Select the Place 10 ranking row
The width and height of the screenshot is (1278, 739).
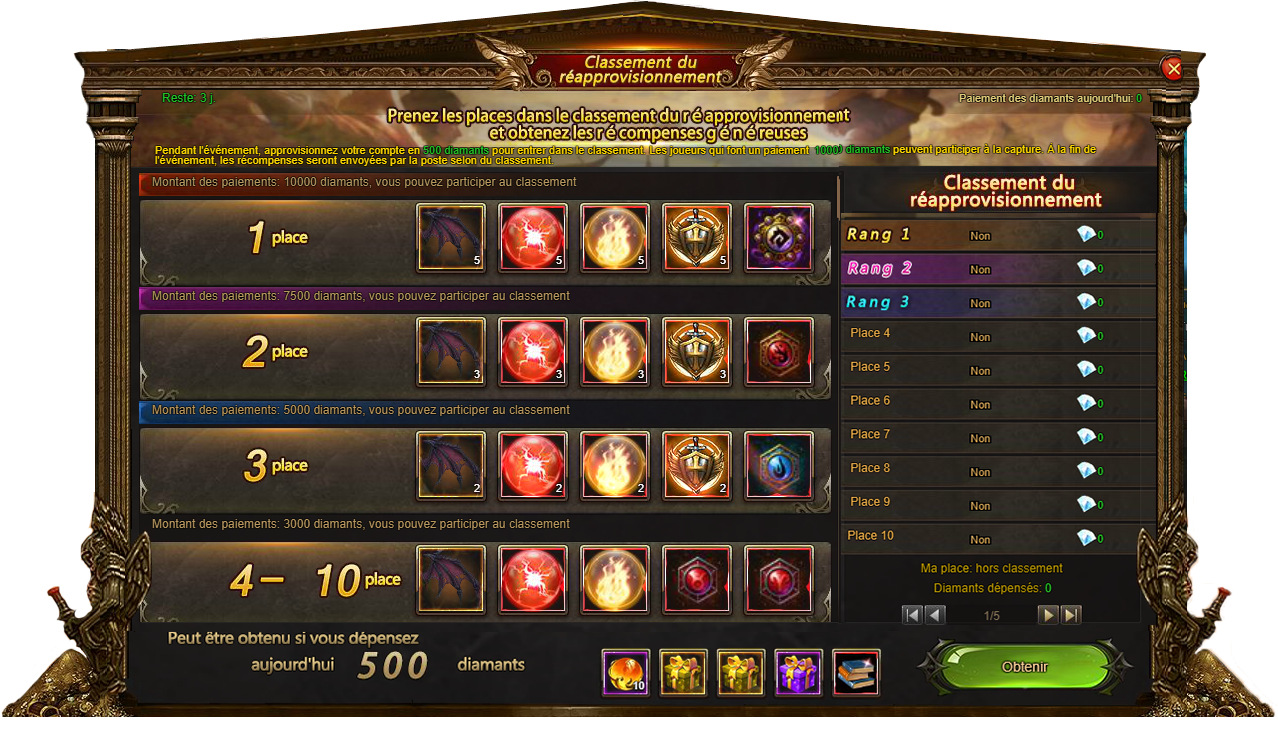coord(998,537)
